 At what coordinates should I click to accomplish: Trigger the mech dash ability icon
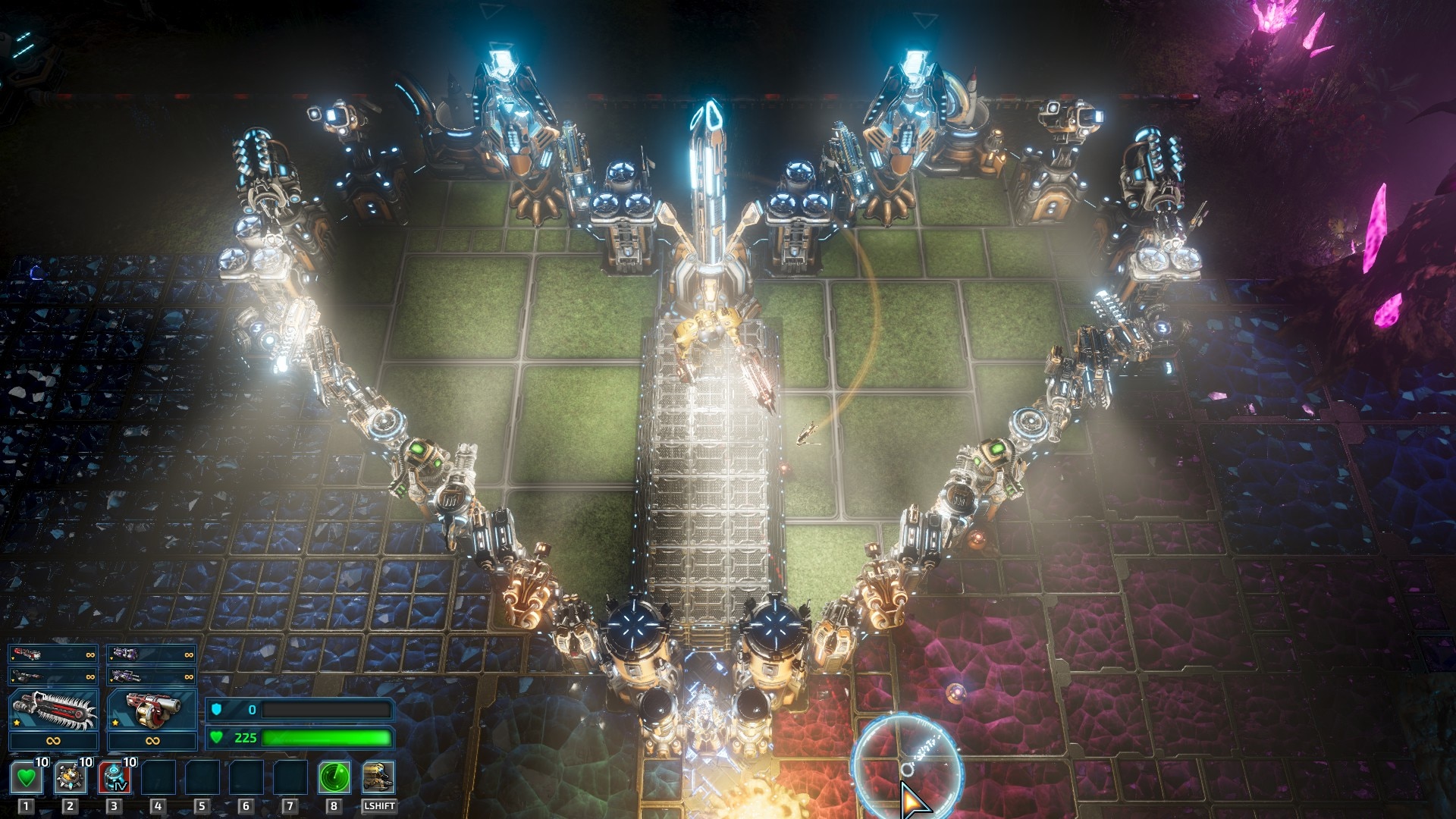(x=378, y=777)
